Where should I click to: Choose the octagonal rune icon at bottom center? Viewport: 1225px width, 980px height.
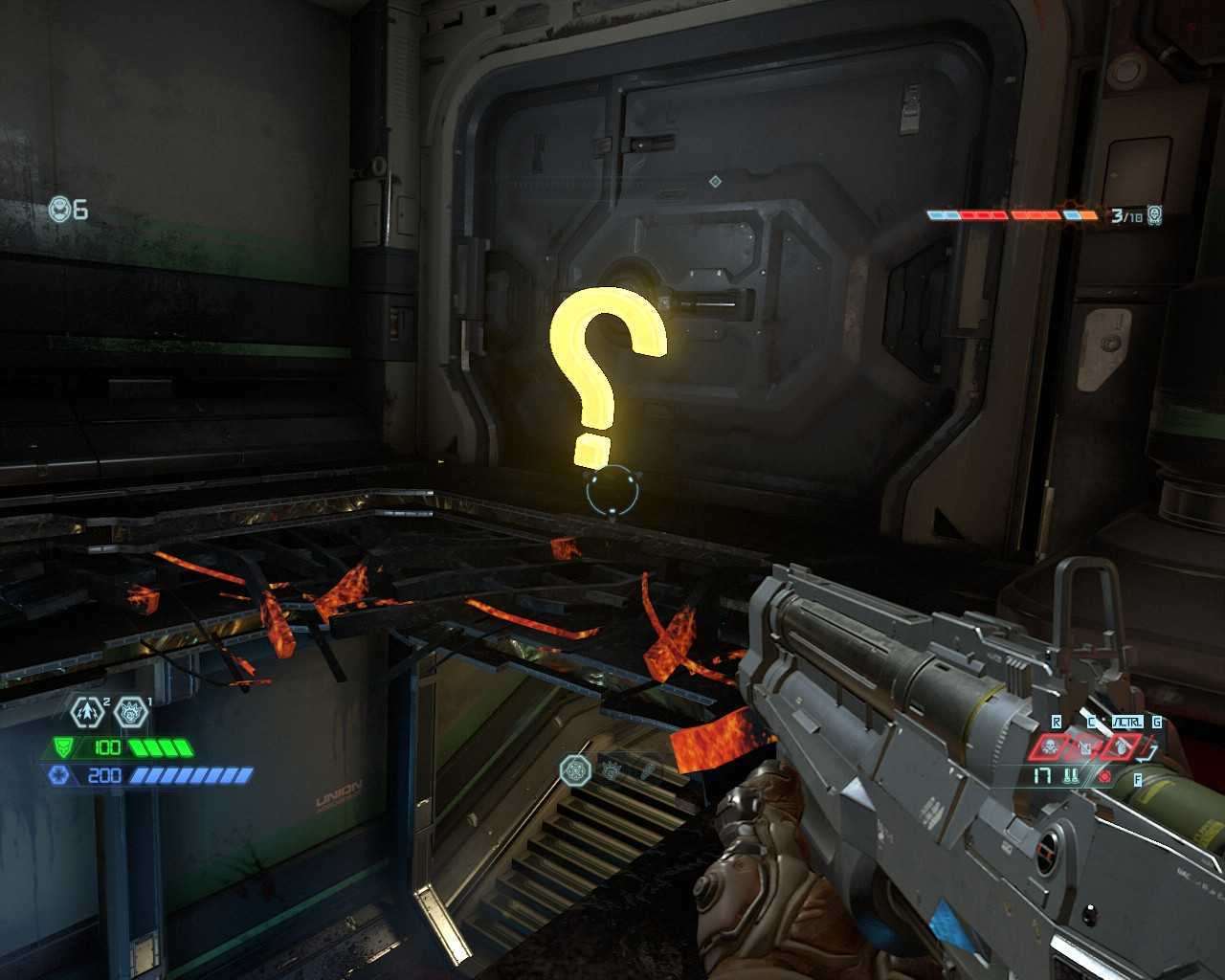[x=576, y=768]
